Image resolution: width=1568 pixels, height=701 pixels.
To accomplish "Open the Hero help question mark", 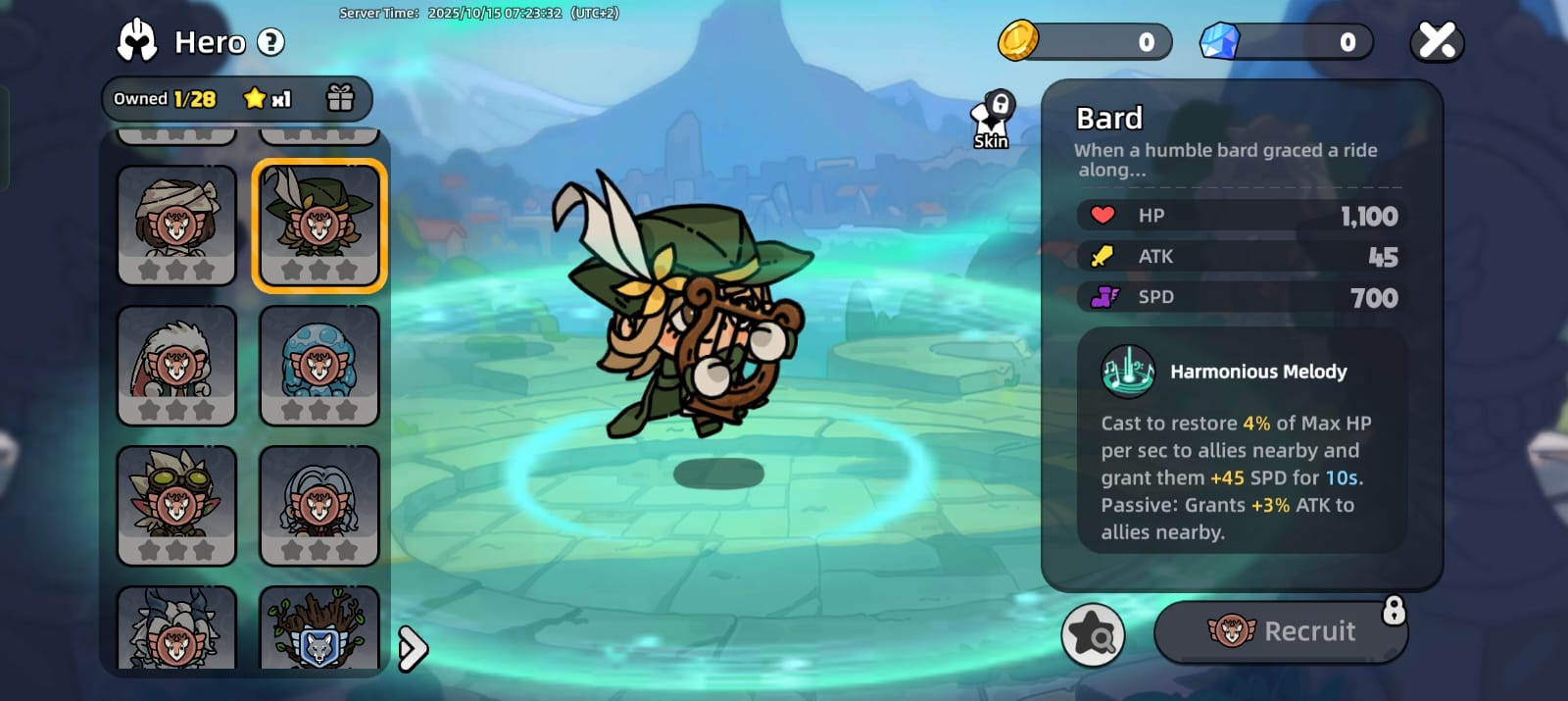I will (270, 42).
